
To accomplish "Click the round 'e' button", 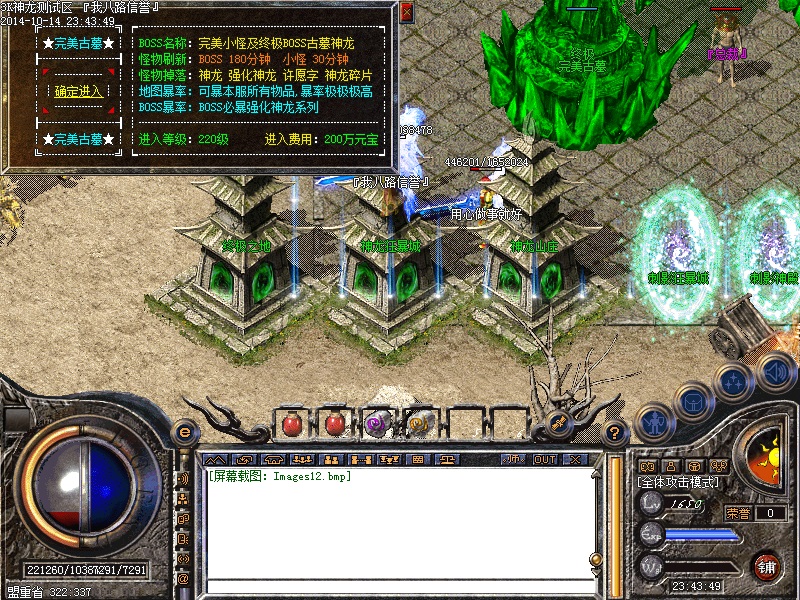I will [185, 433].
